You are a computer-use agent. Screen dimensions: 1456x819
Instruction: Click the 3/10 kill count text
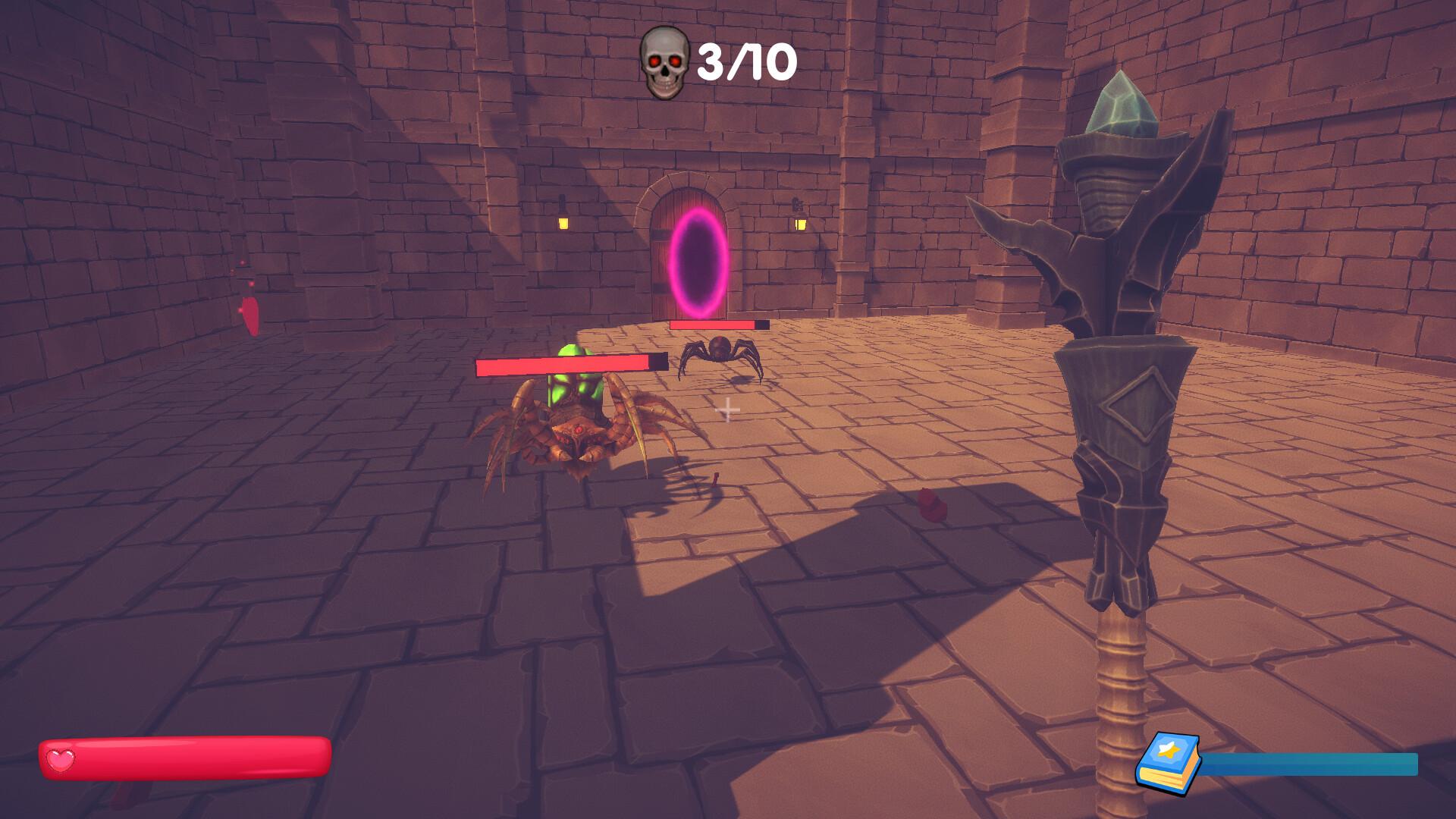[x=747, y=61]
